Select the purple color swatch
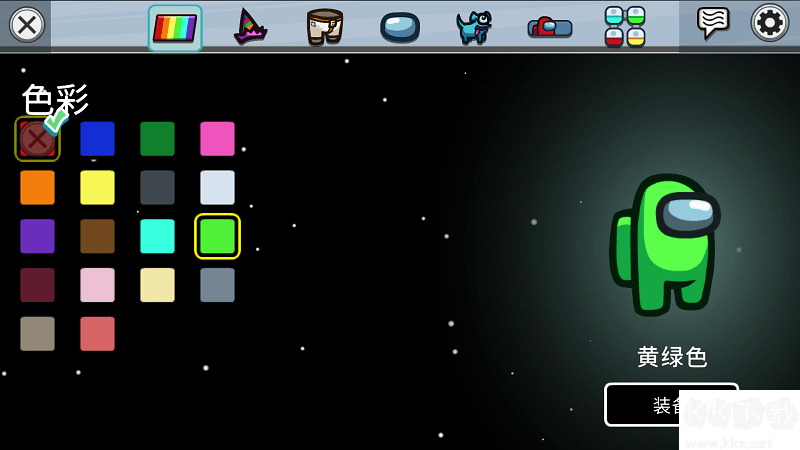This screenshot has width=800, height=450. tap(37, 236)
